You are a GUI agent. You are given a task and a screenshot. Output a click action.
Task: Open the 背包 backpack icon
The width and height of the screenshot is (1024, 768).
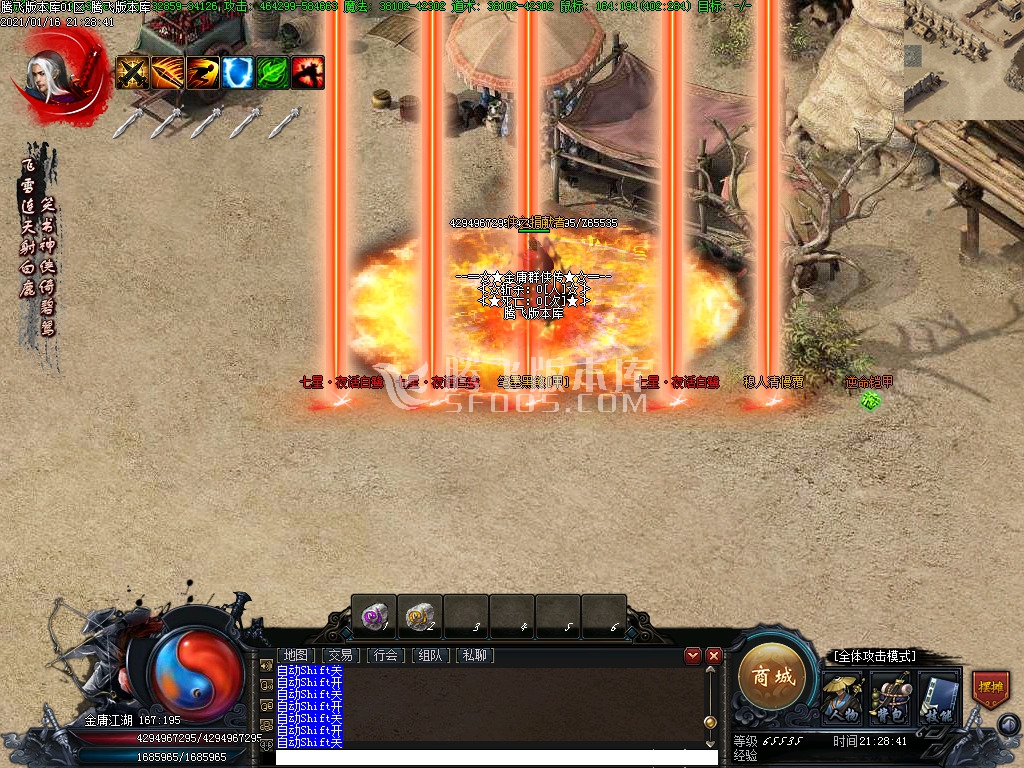889,697
